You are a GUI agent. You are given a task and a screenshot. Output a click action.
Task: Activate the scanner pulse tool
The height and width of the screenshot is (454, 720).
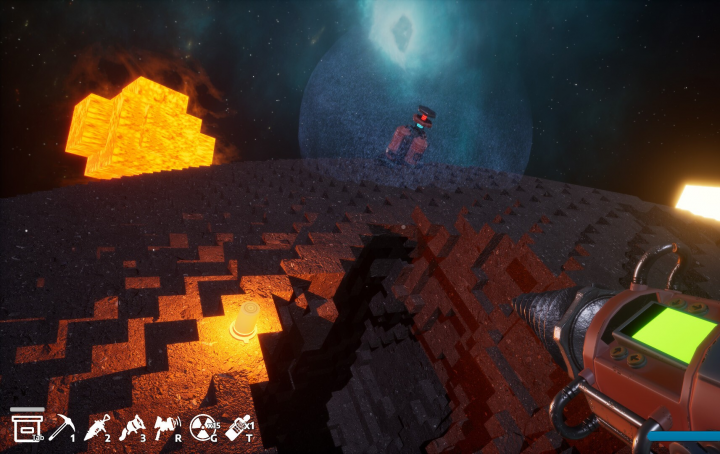click(x=166, y=428)
